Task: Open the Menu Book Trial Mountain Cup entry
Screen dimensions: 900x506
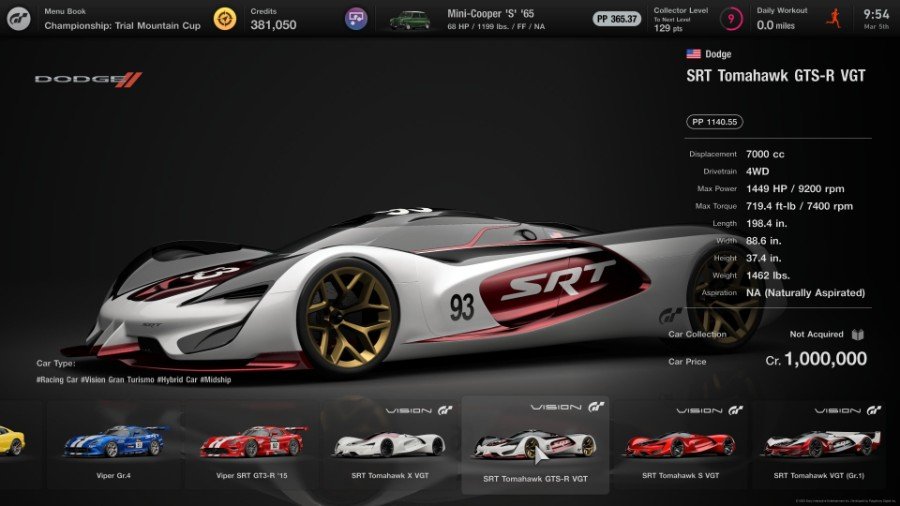Action: click(120, 18)
